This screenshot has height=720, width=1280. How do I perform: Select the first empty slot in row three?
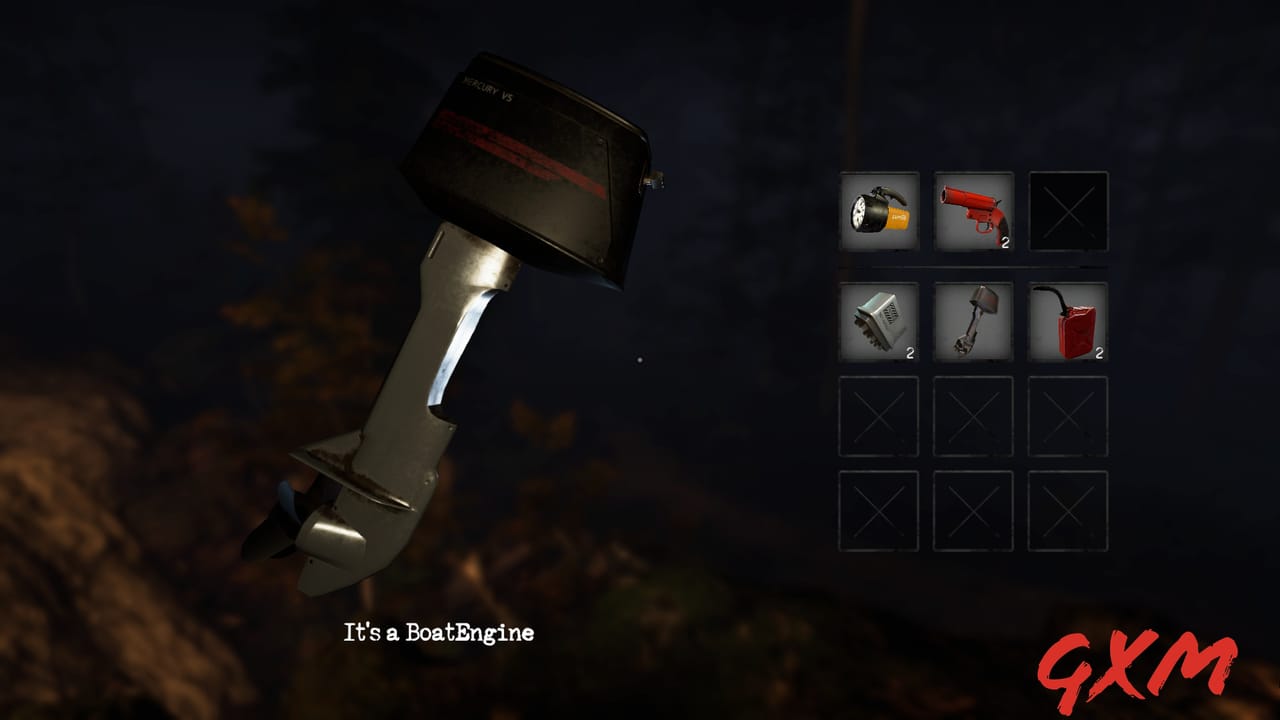(x=878, y=418)
